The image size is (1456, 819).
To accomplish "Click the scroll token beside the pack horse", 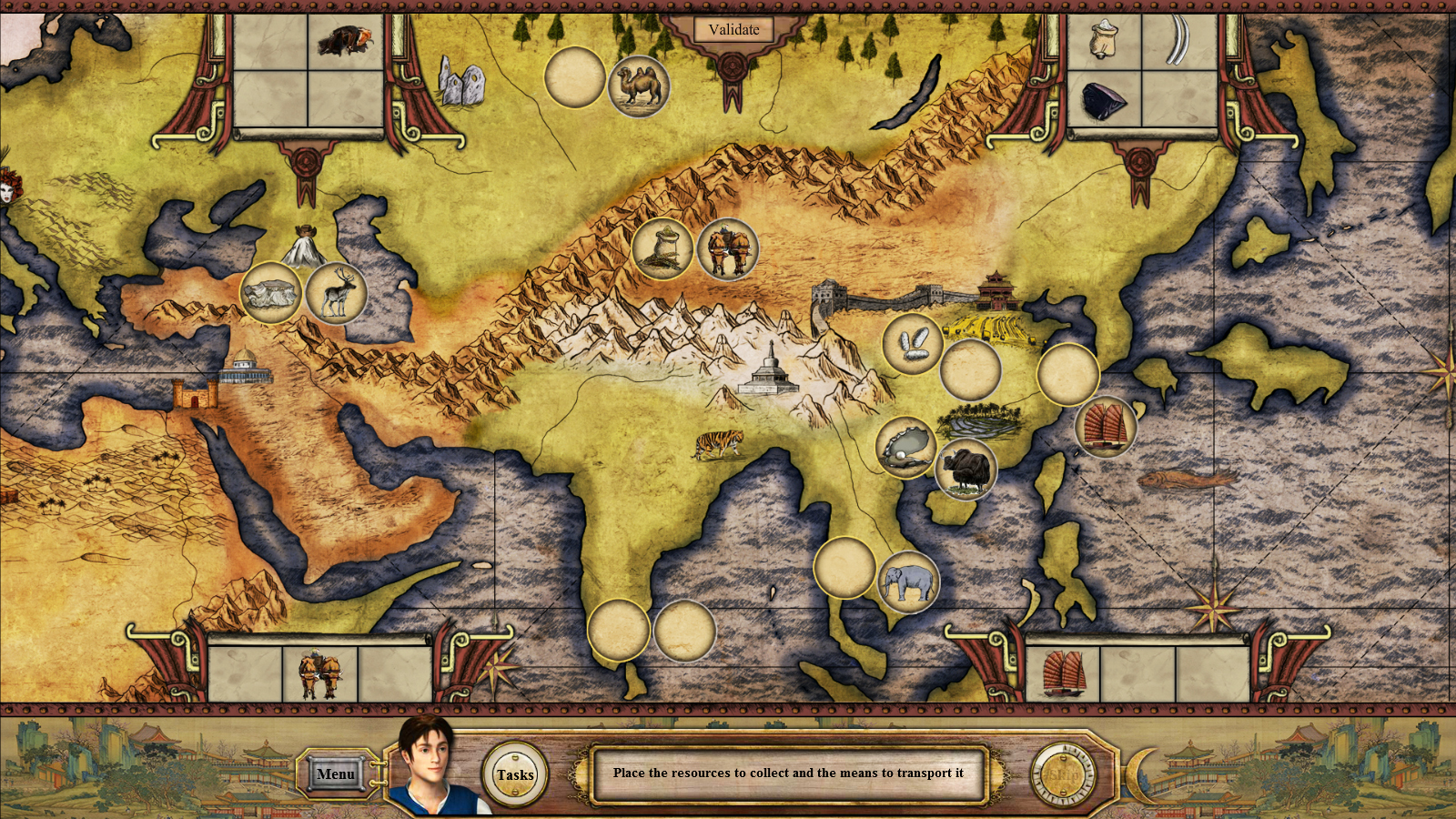I will (665, 248).
